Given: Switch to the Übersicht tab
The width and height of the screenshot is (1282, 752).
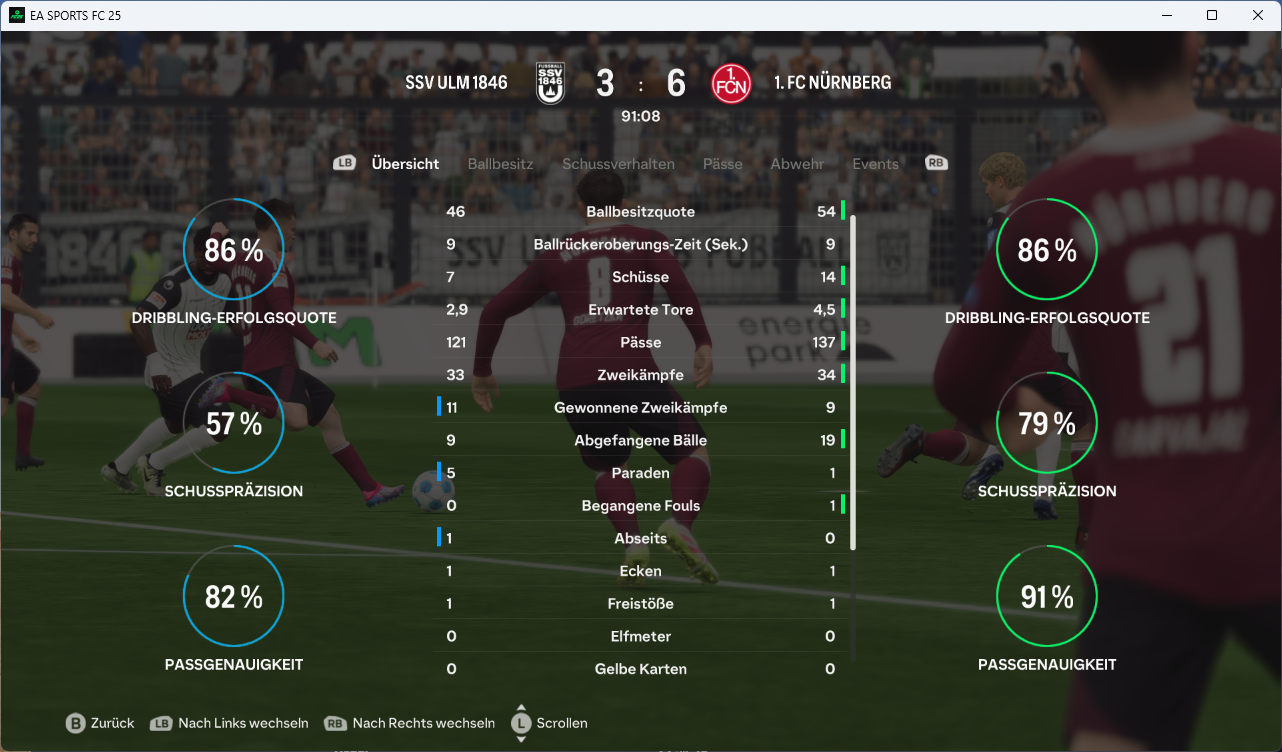Looking at the screenshot, I should pos(405,164).
